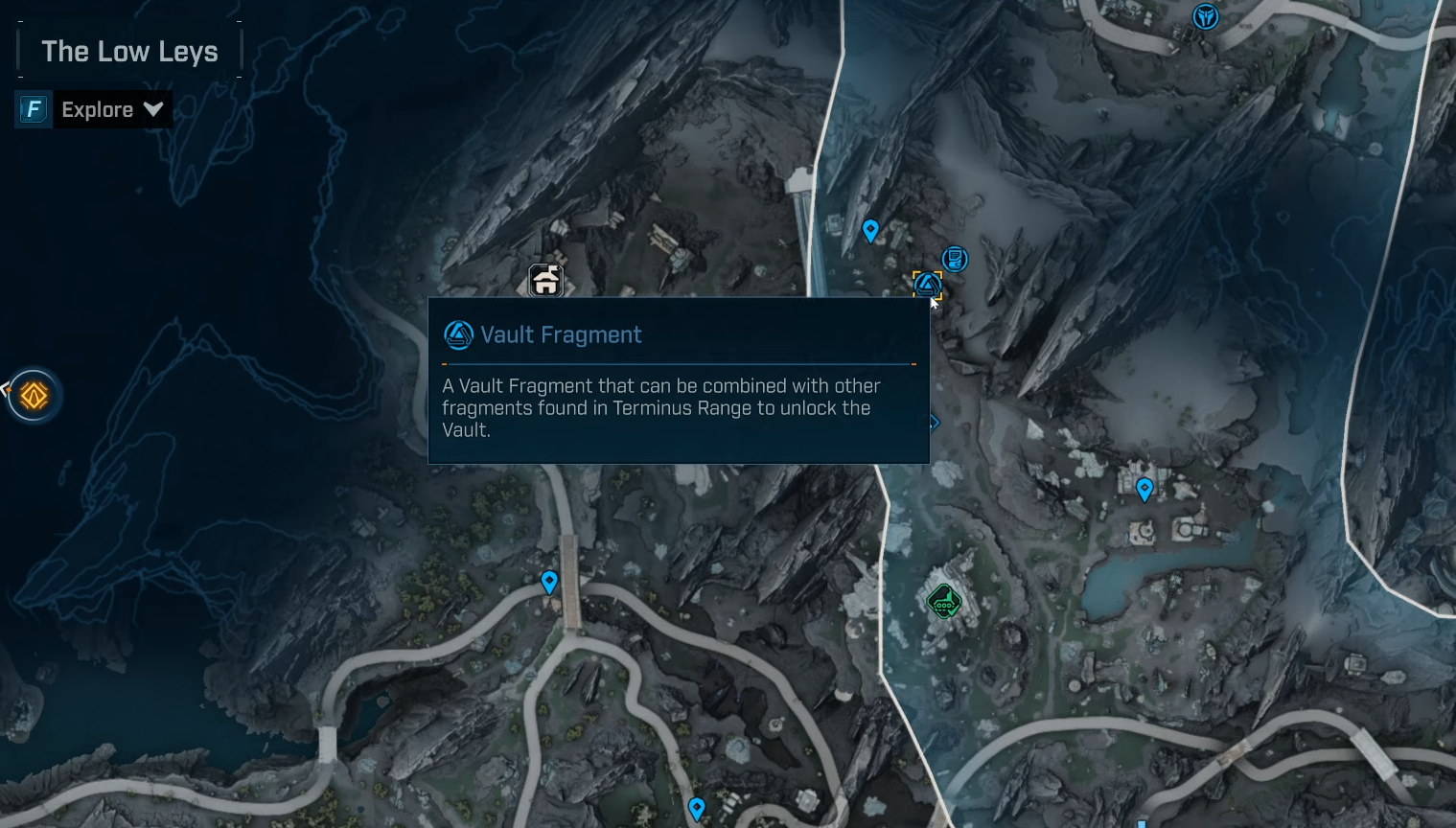Open the Explore dropdown
This screenshot has width=1456, height=828.
(111, 109)
